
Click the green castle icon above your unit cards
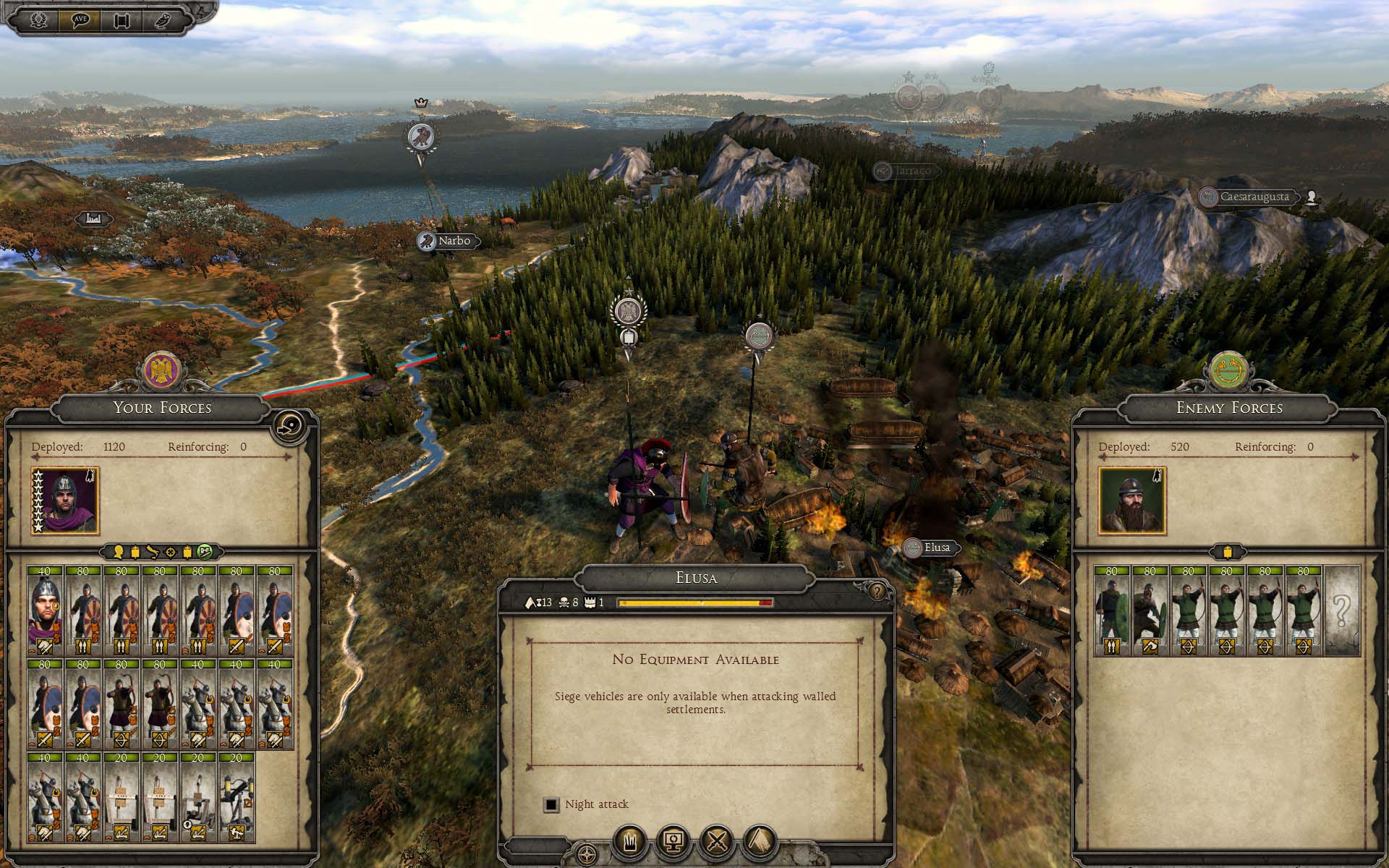pos(205,553)
